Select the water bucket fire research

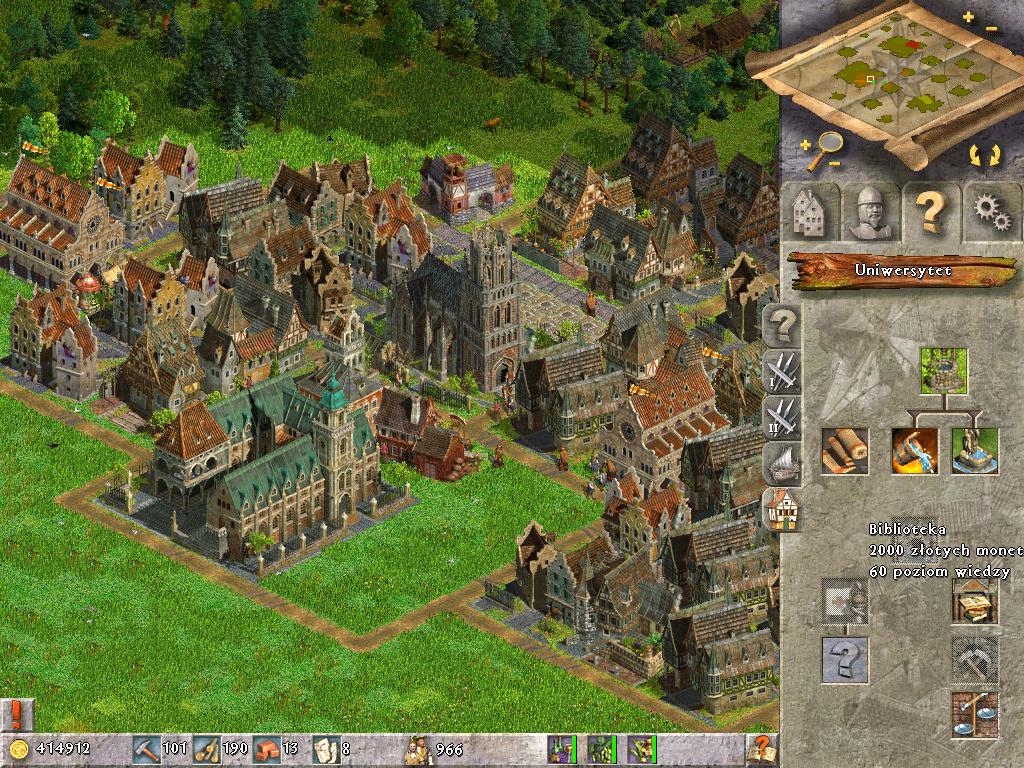[x=915, y=451]
